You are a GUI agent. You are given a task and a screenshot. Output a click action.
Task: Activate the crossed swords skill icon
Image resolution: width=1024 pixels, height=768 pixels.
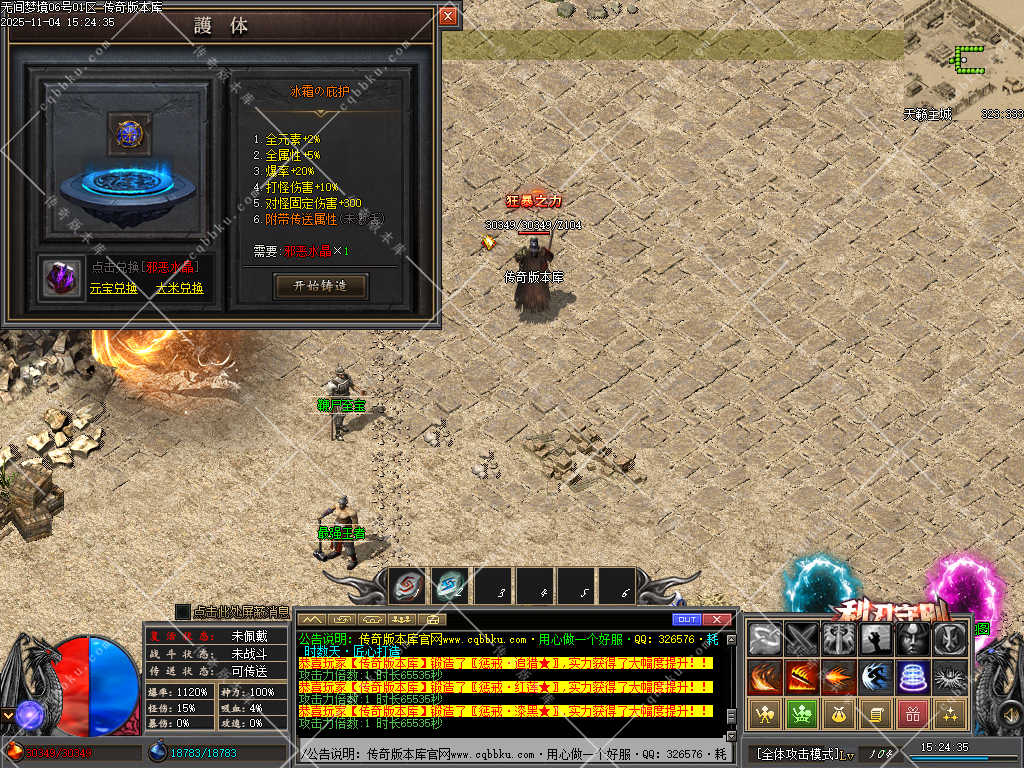point(802,638)
